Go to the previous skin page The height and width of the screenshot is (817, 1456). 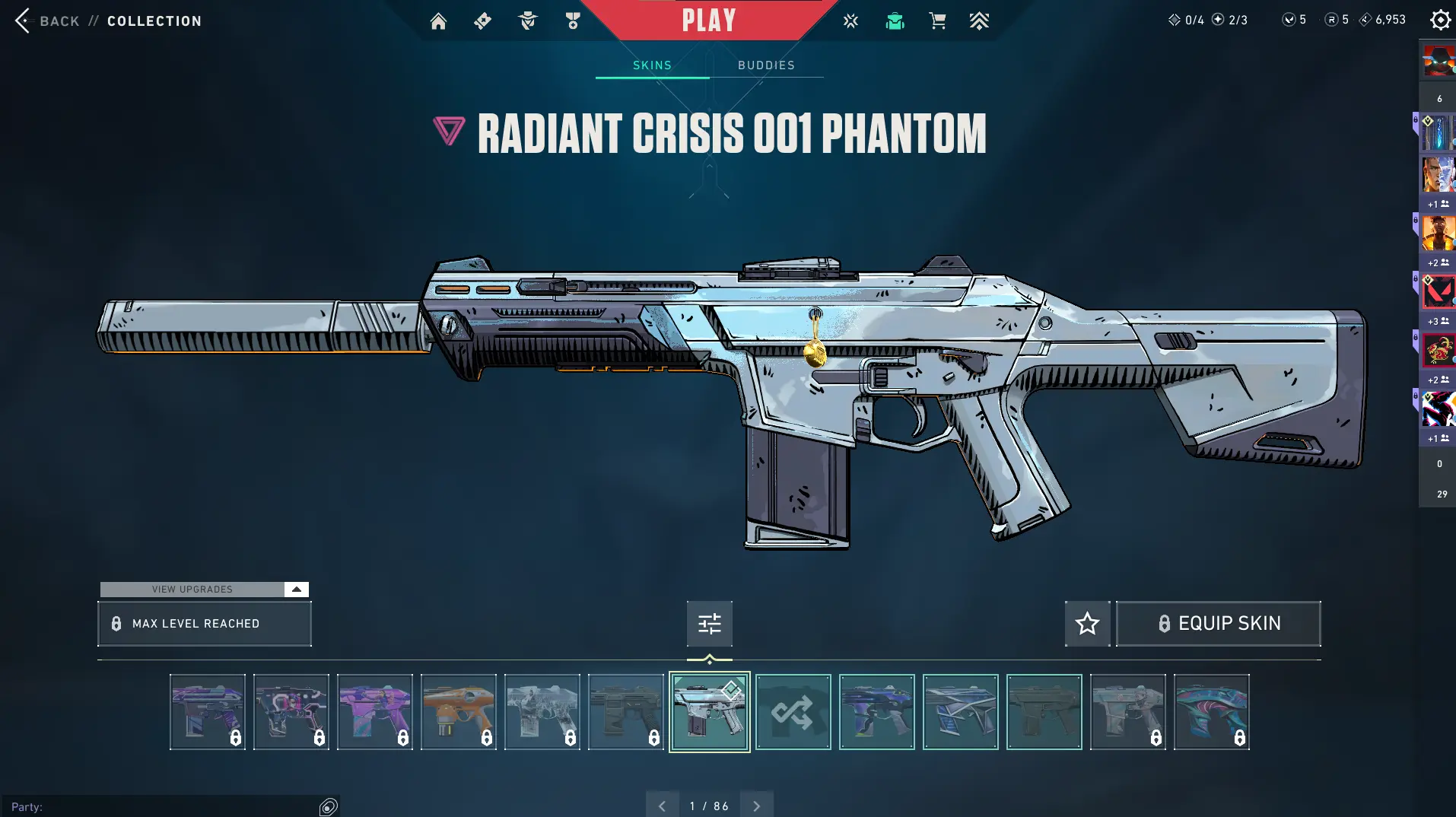662,806
